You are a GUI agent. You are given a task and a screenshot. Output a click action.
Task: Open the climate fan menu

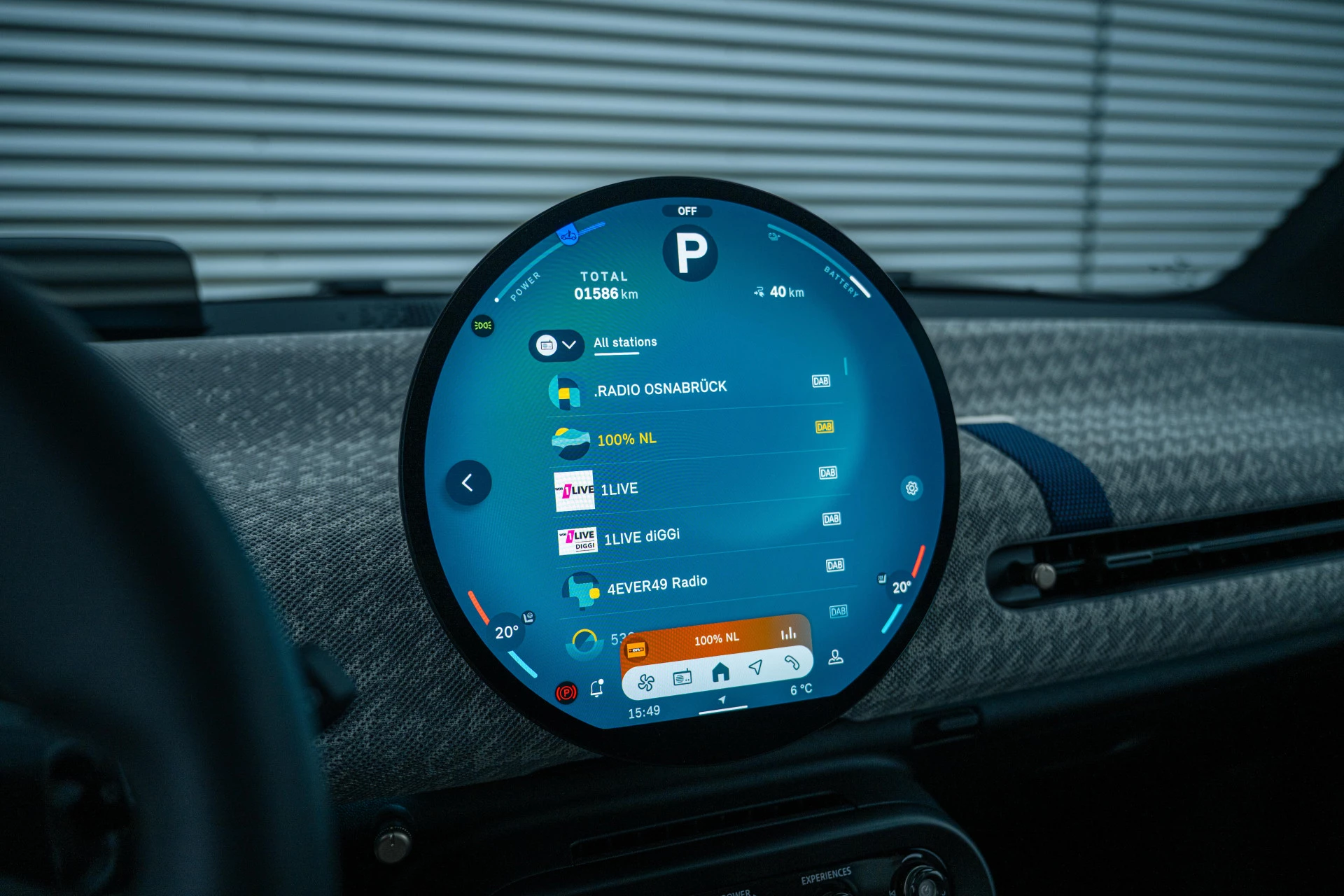click(646, 682)
